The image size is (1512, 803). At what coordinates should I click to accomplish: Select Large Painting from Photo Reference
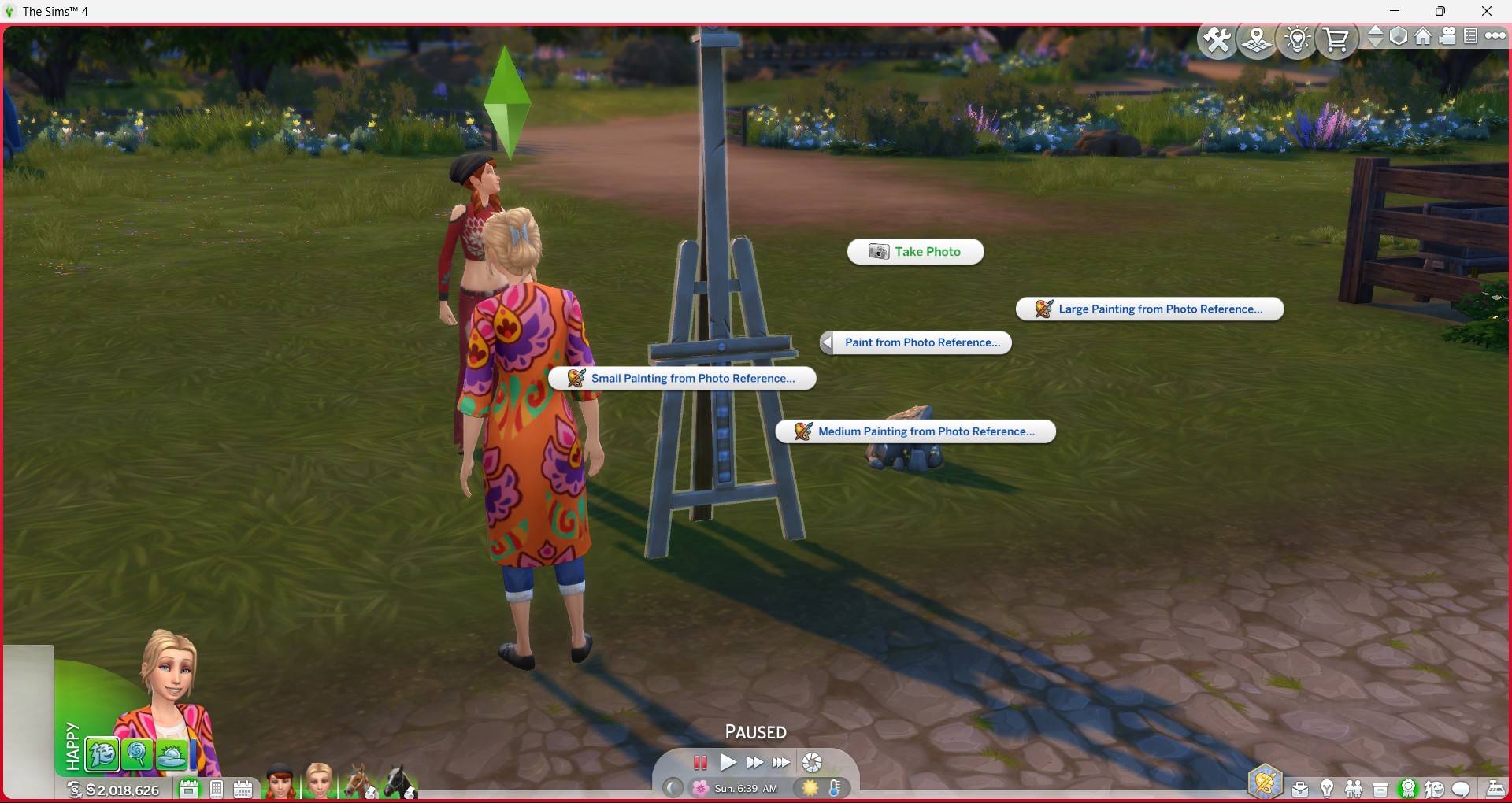tap(1150, 309)
